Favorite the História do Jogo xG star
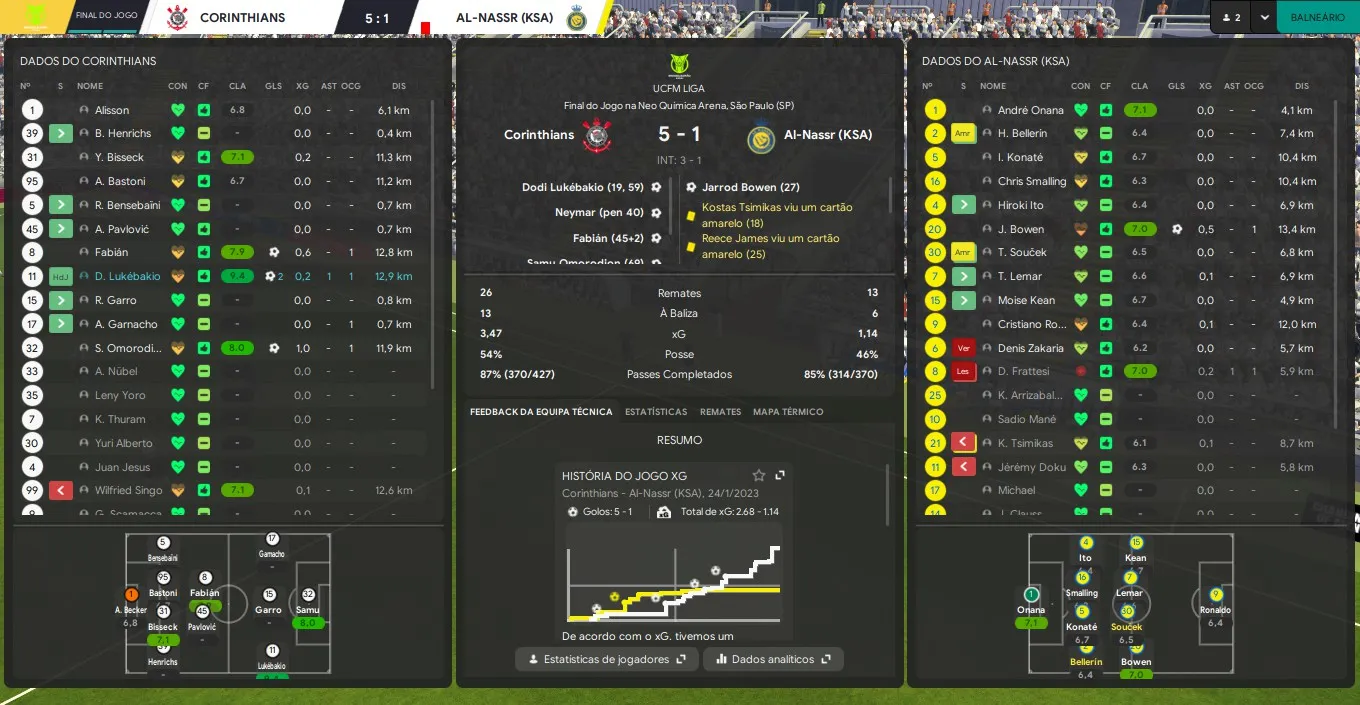 (759, 476)
